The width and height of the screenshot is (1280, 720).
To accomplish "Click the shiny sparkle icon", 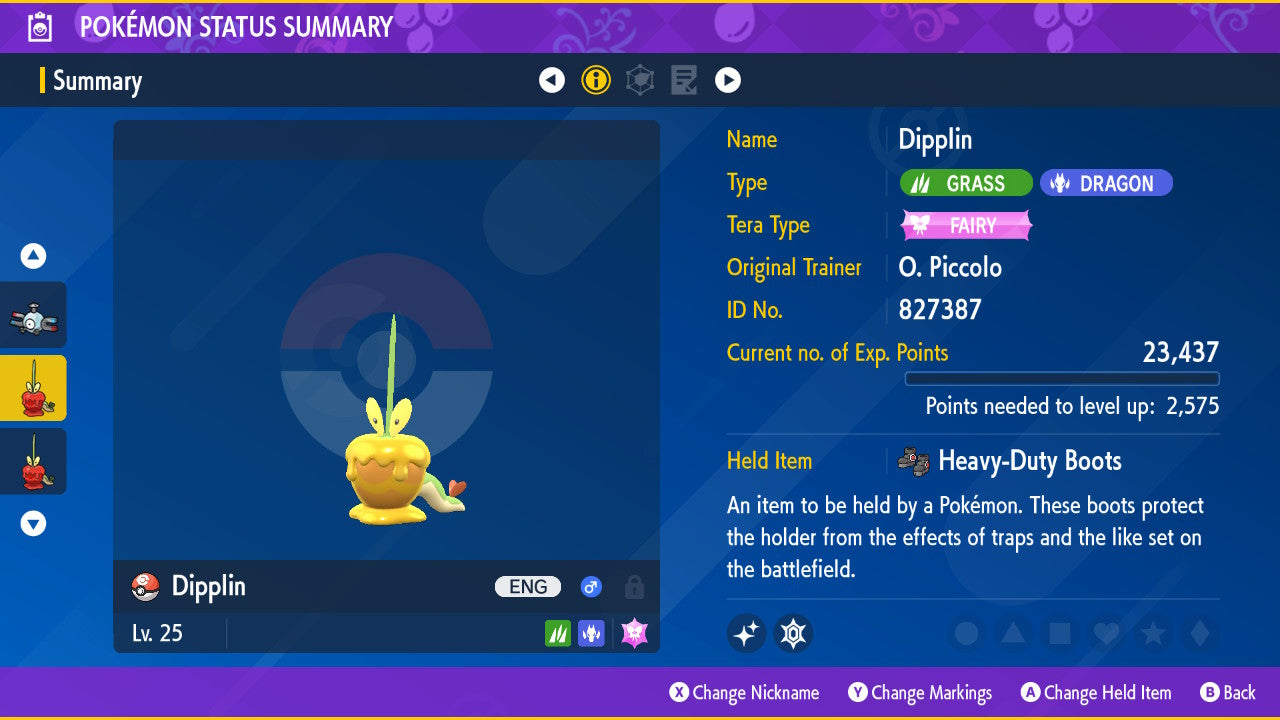I will pyautogui.click(x=746, y=633).
